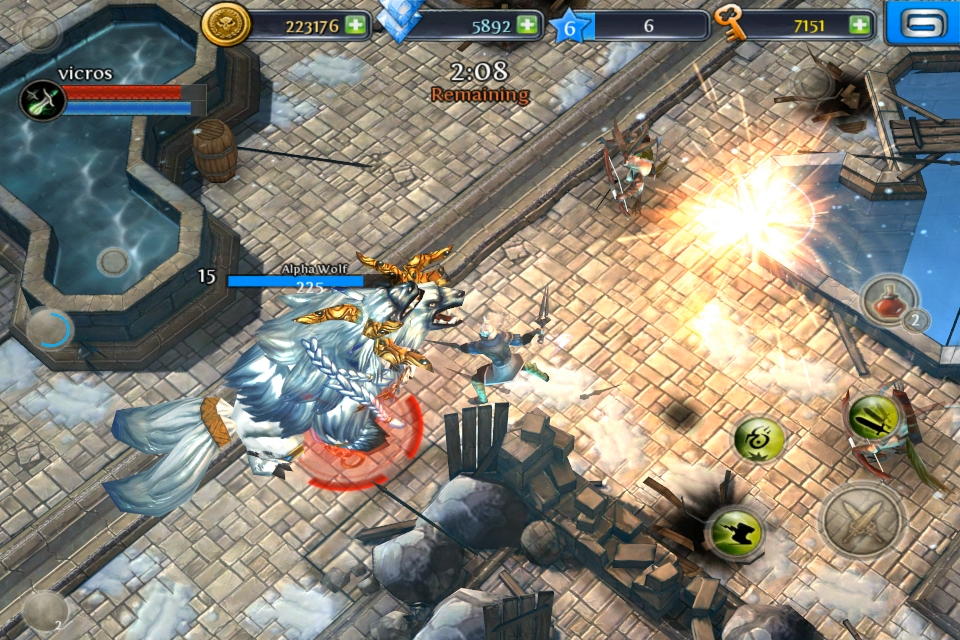960x640 pixels.
Task: Cast the green swirling skull skill
Action: [x=759, y=439]
